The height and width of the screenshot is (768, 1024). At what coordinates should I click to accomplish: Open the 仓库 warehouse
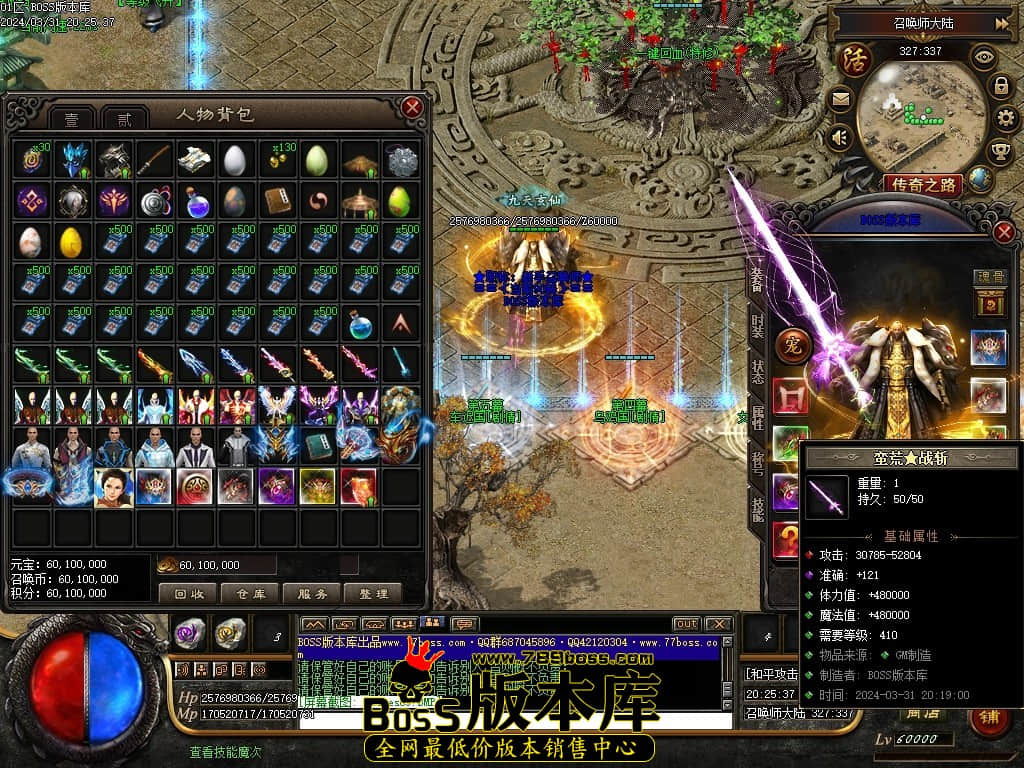(249, 593)
